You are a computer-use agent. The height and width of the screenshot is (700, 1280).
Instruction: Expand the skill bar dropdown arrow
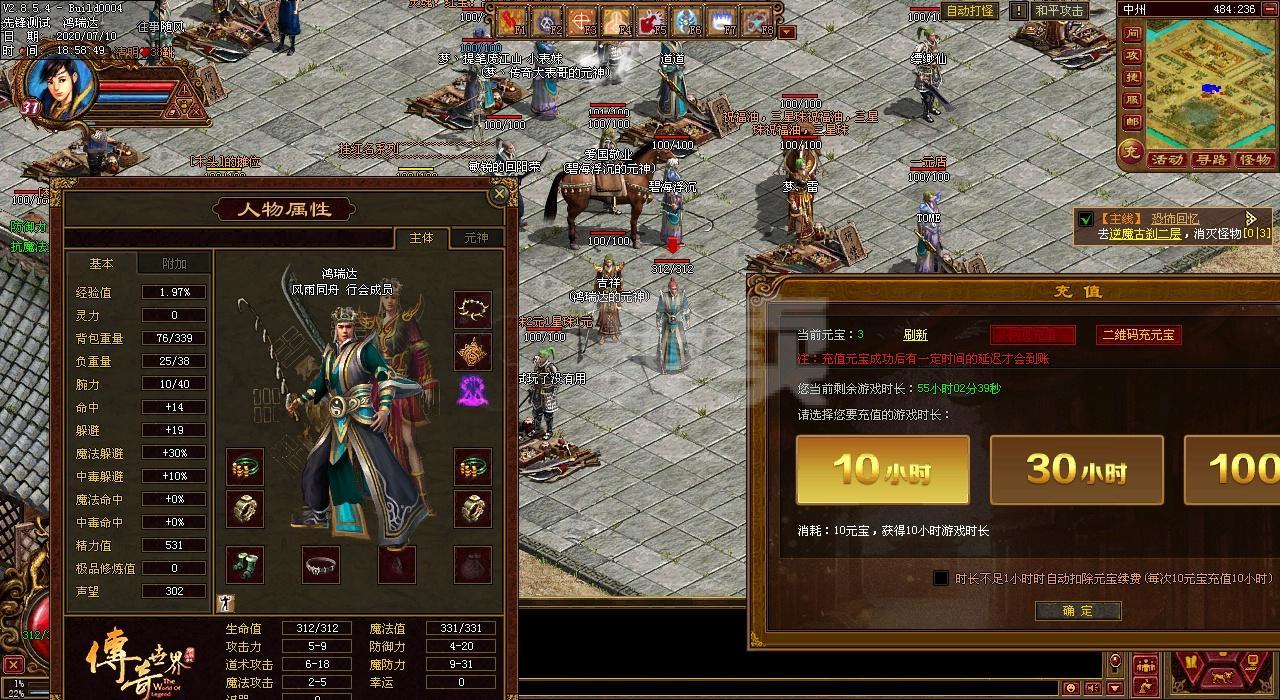[x=787, y=32]
